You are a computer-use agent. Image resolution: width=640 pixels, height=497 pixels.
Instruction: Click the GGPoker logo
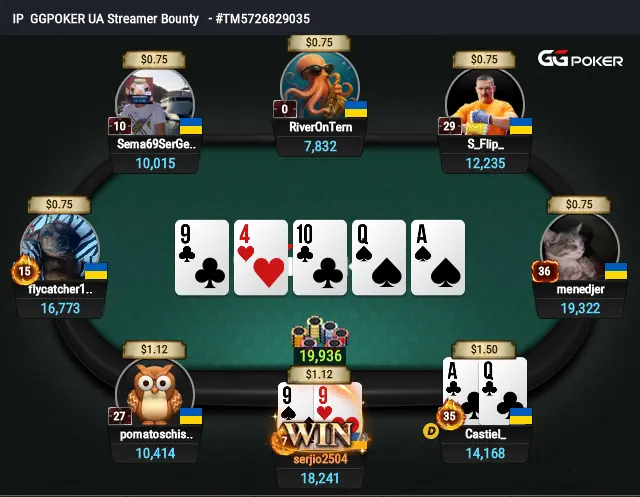click(x=580, y=60)
